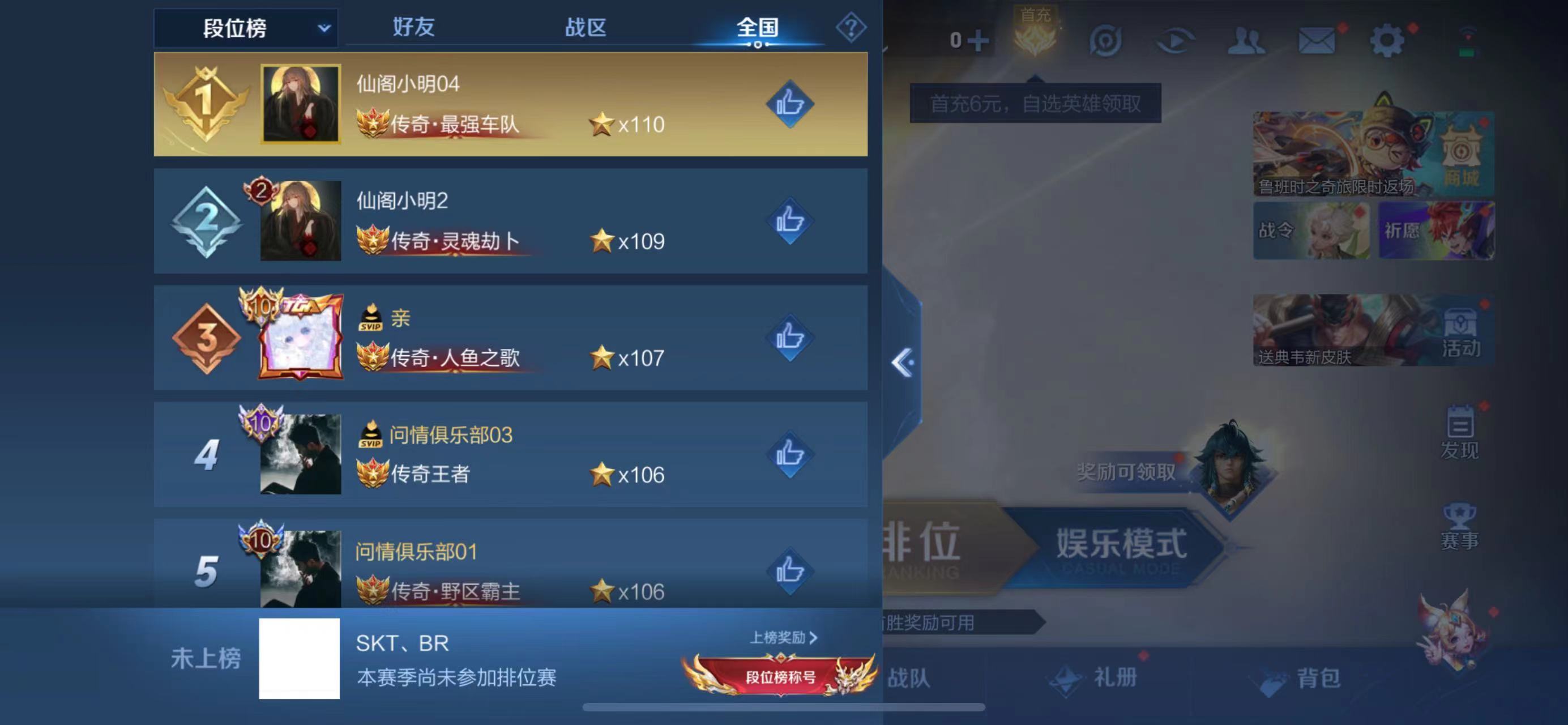Switch to the 好友 tab
The height and width of the screenshot is (725, 1568).
(412, 27)
